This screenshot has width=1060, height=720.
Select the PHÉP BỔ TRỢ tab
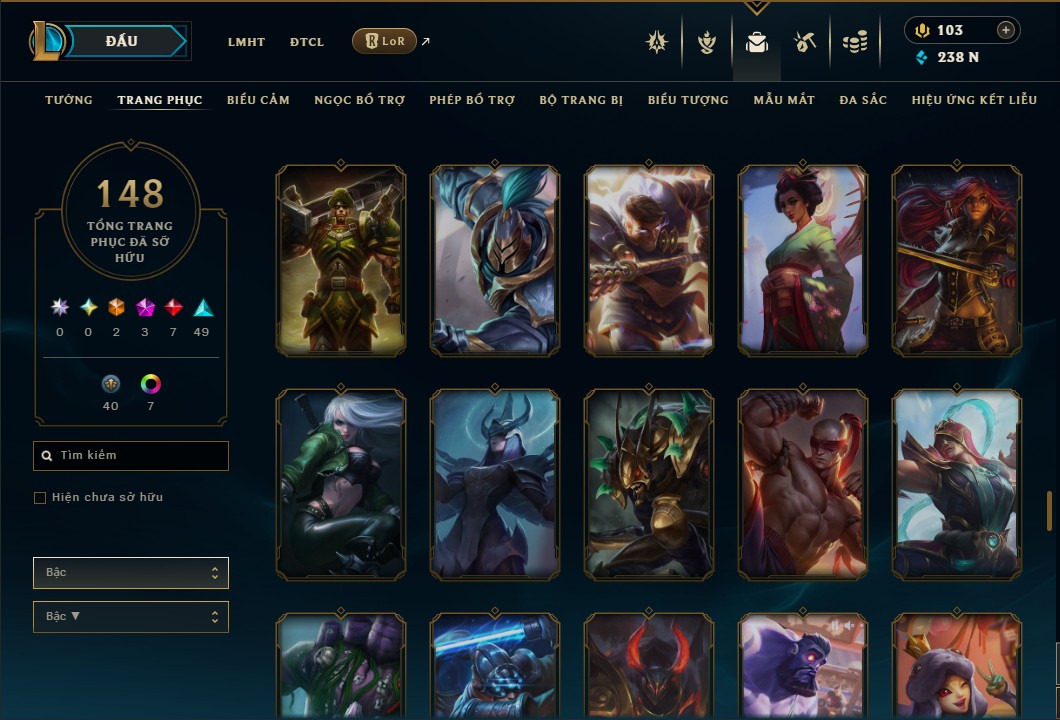pos(472,100)
